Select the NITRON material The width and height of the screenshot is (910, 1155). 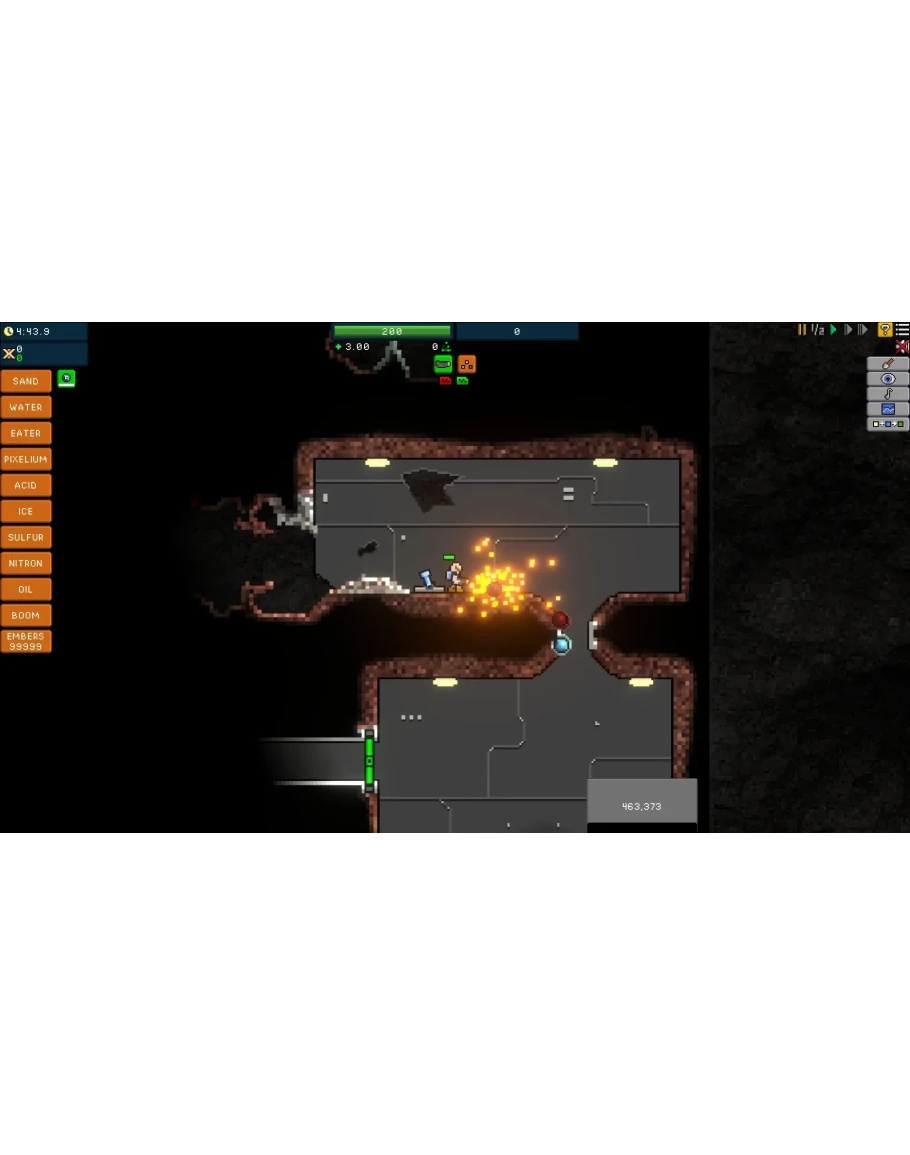(x=26, y=563)
